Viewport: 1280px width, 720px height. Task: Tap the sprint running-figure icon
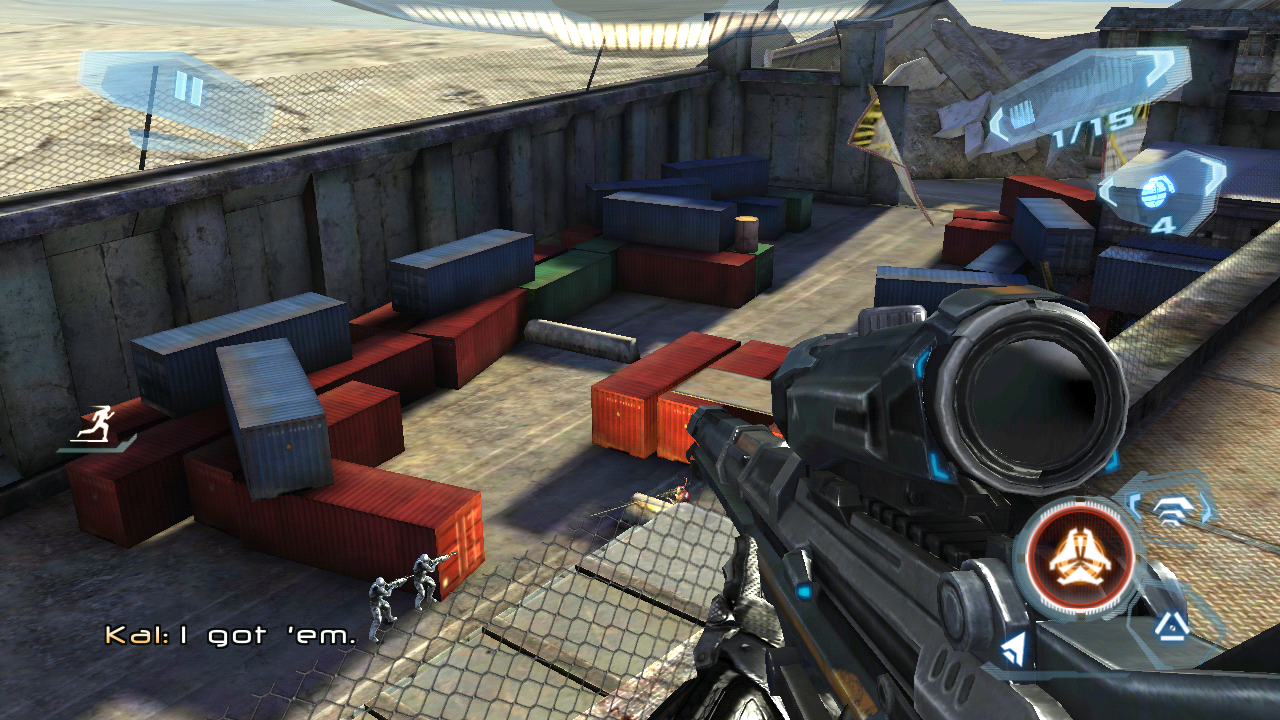pos(98,426)
